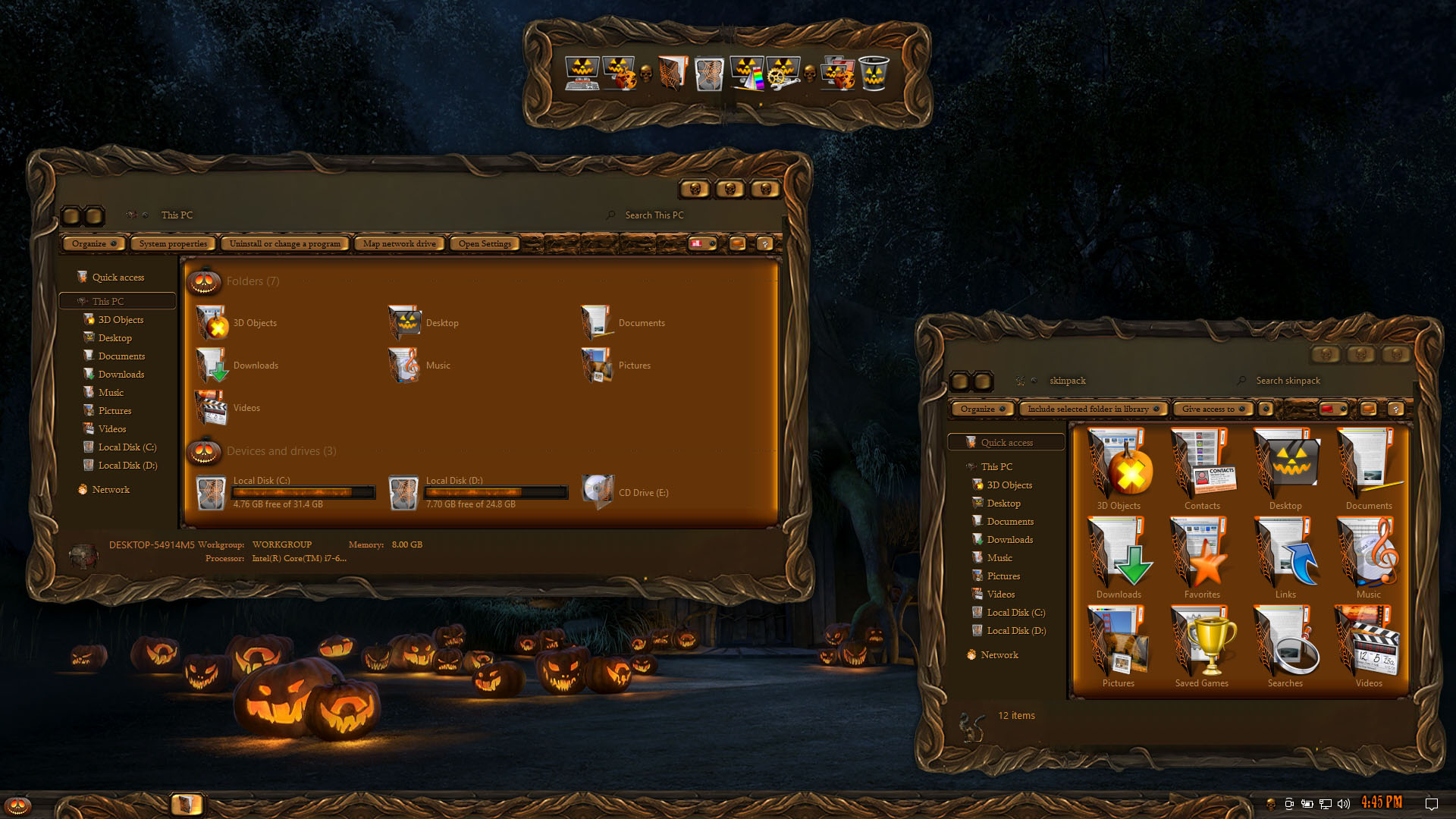Click the taskbar volume speaker icon
The image size is (1456, 819).
(x=1344, y=804)
